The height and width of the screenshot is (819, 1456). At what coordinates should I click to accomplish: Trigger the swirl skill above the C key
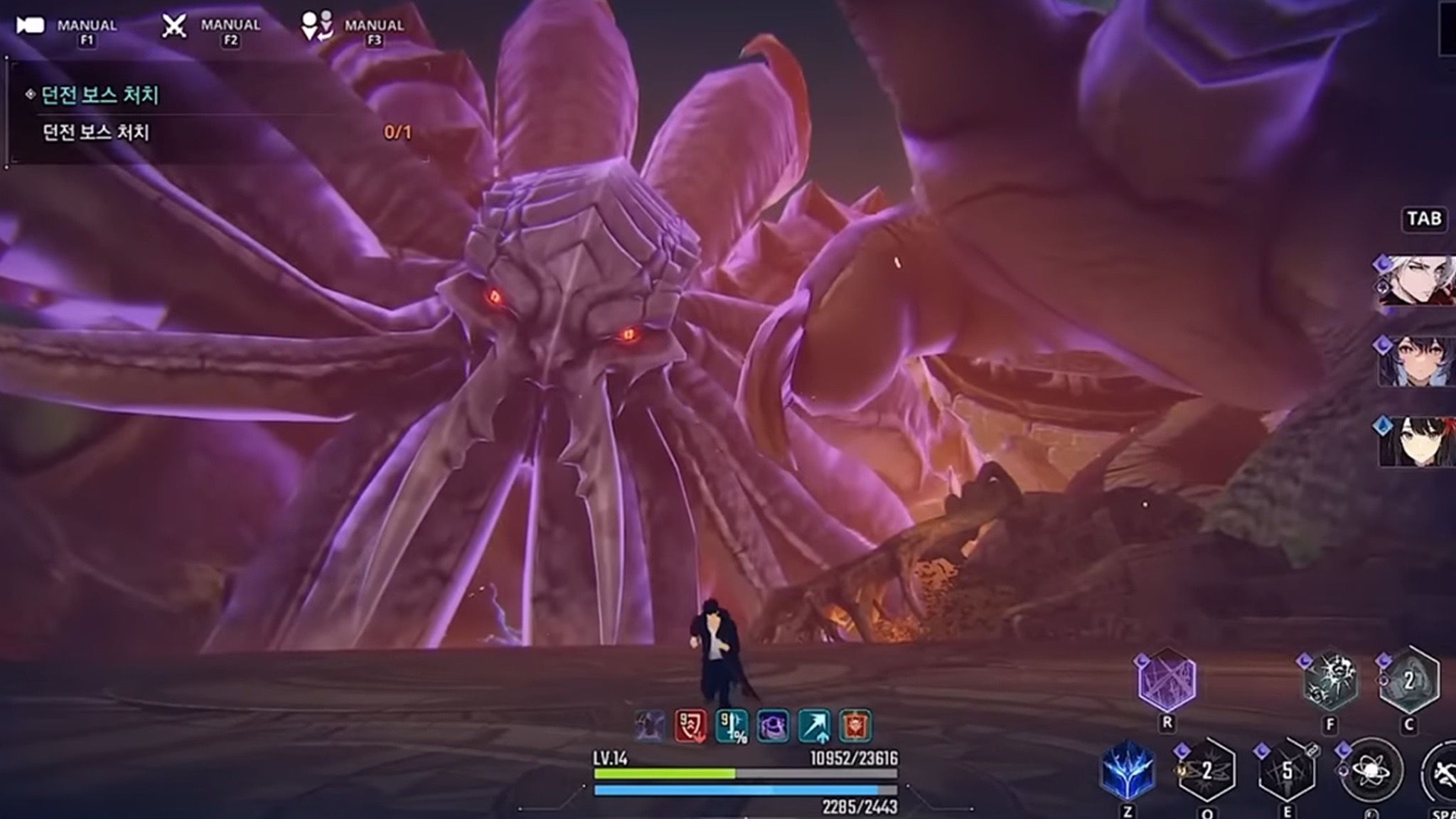(x=1408, y=681)
